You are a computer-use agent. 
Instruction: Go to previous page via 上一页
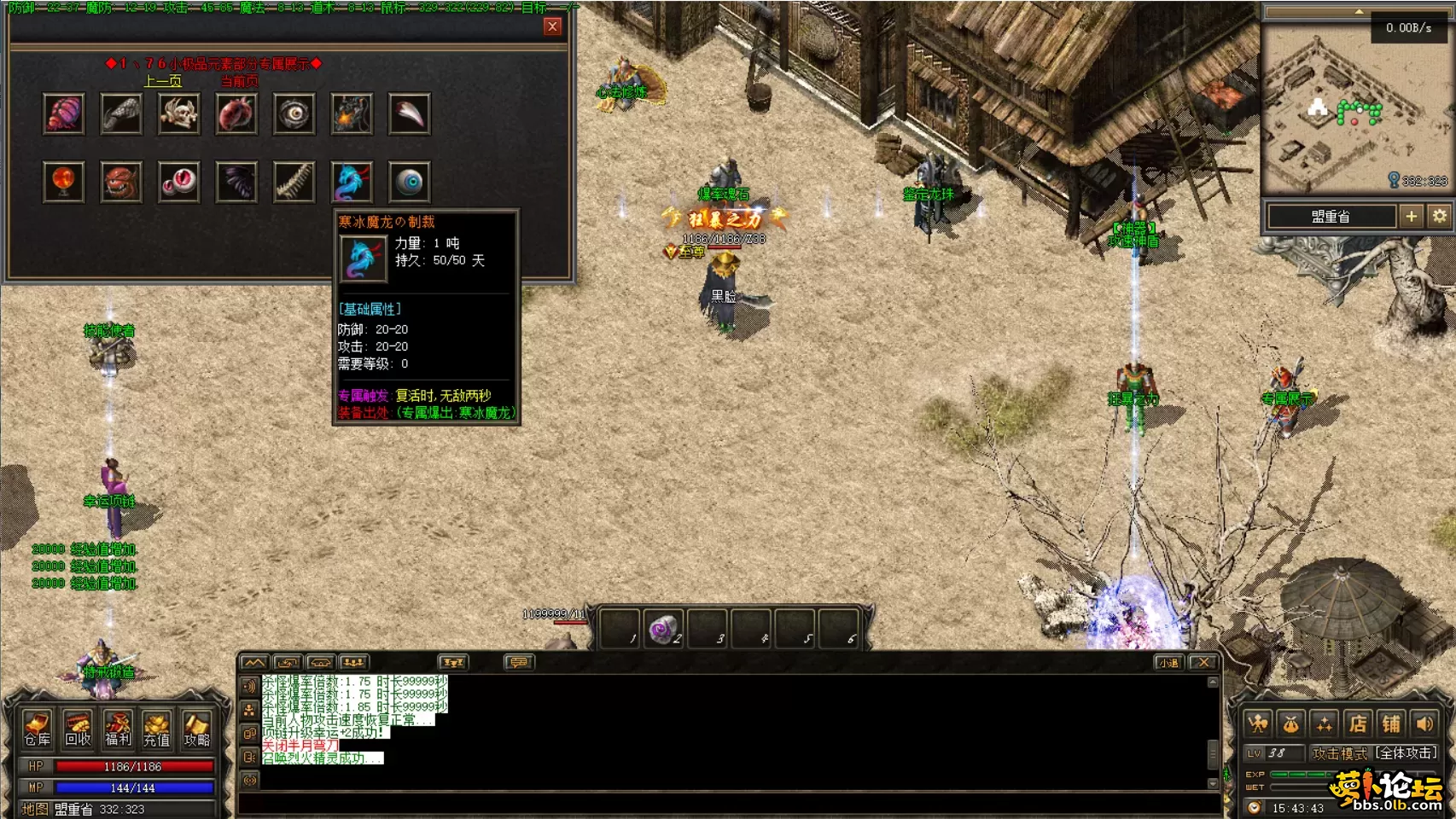(163, 81)
